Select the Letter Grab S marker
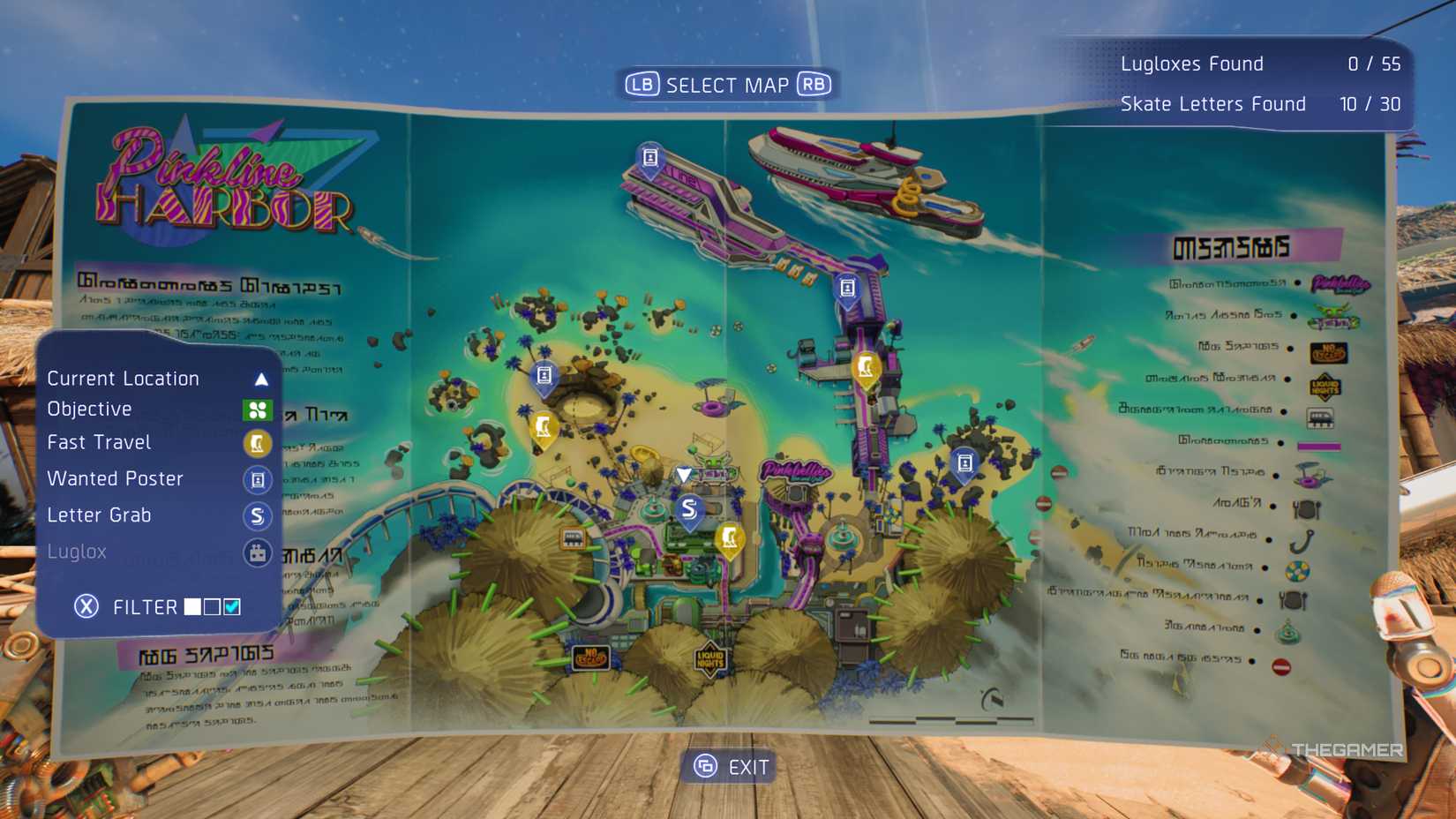 pyautogui.click(x=688, y=508)
